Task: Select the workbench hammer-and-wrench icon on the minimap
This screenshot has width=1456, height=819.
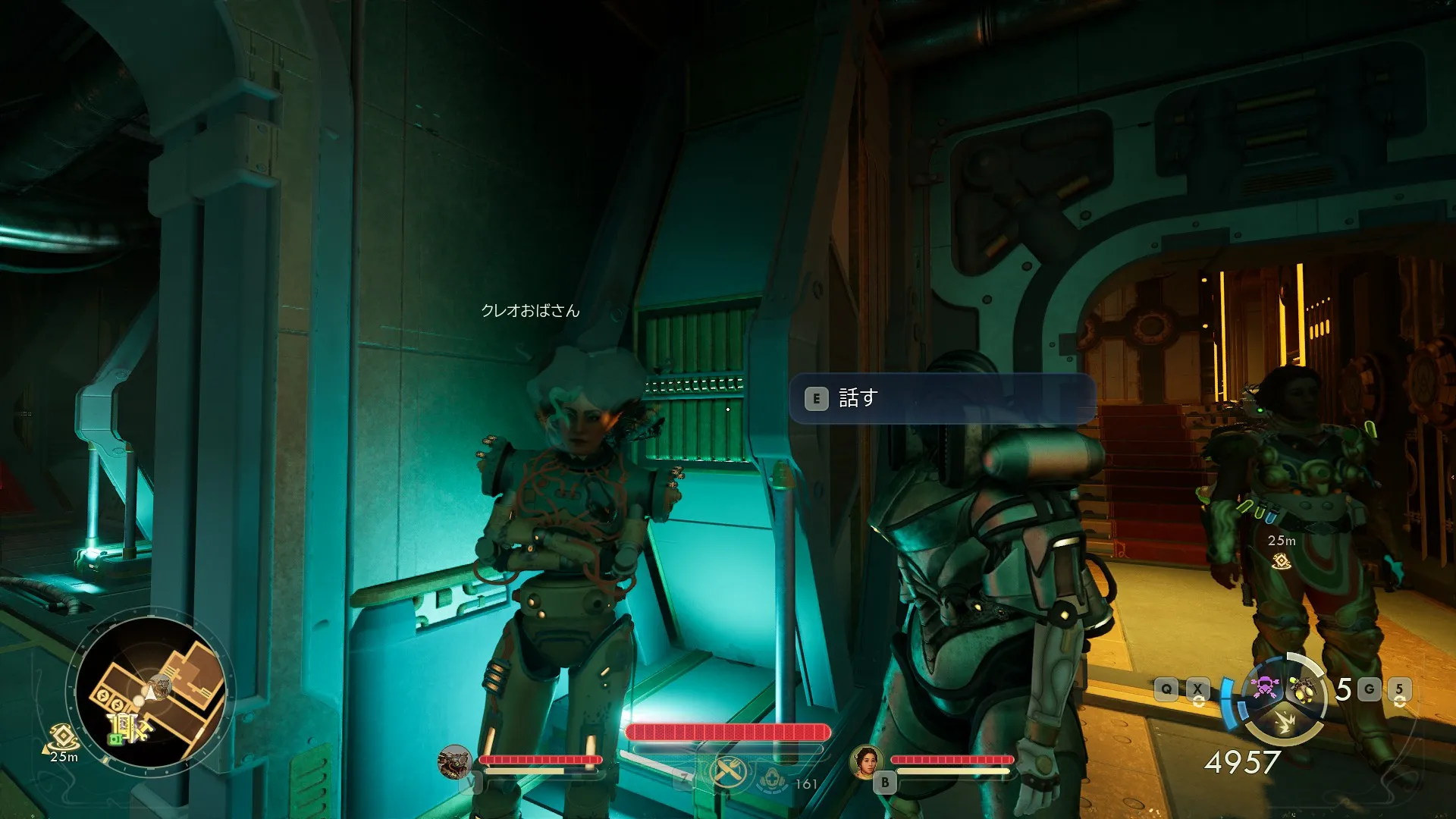Action: point(143,732)
